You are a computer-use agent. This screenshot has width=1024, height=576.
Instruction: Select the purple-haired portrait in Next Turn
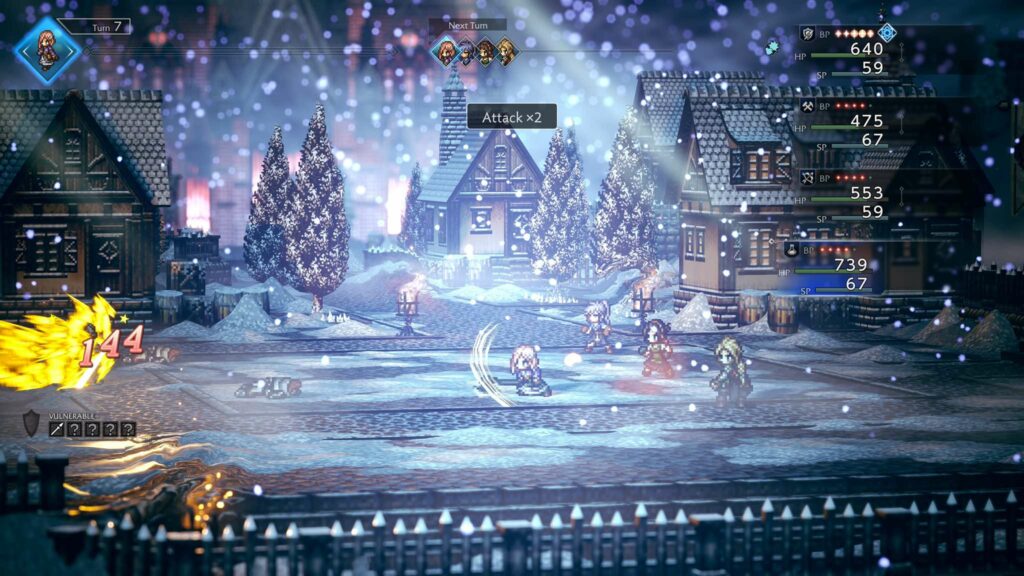click(465, 51)
